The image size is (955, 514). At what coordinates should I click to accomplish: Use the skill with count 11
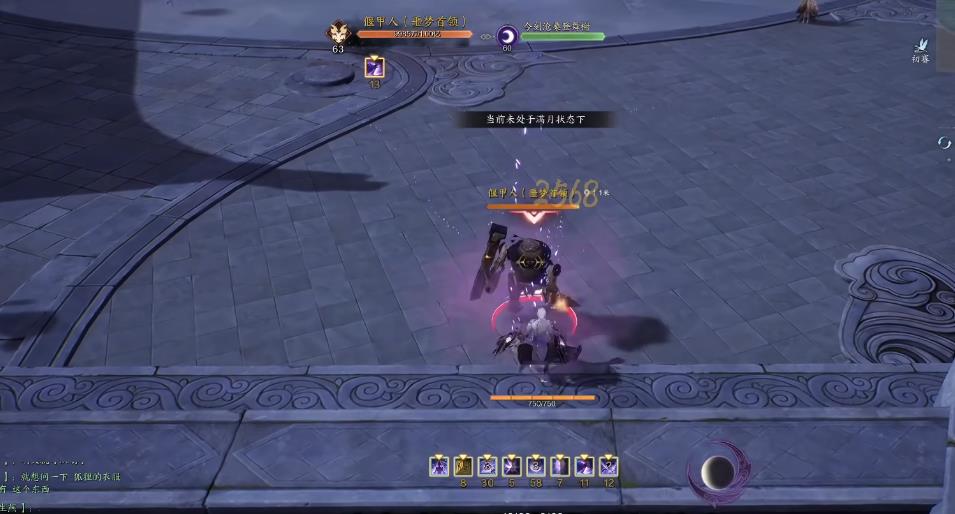tap(584, 466)
